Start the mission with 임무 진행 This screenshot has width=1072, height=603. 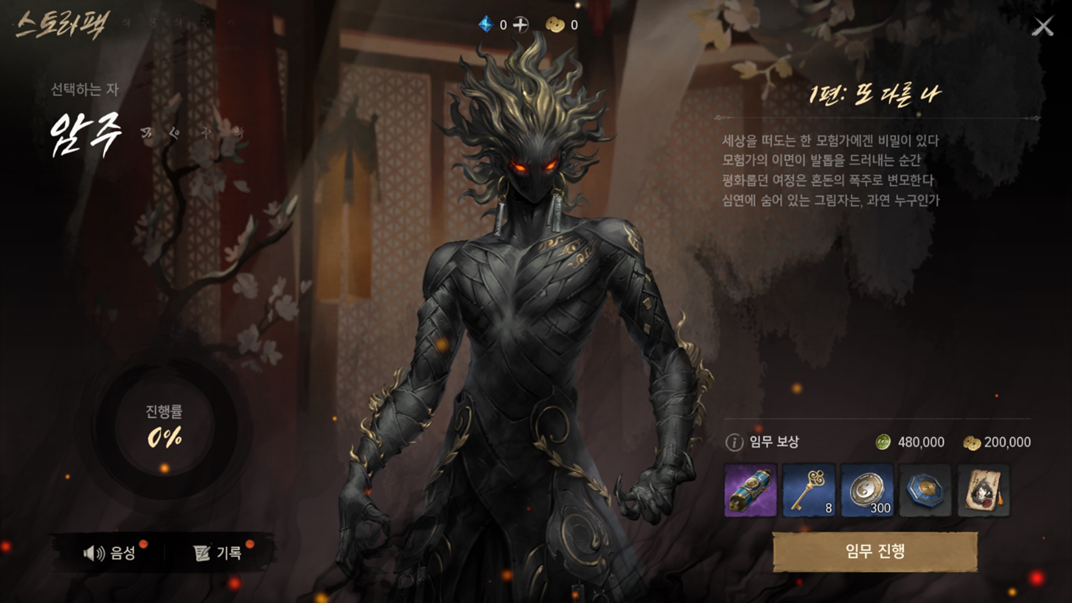click(x=875, y=551)
